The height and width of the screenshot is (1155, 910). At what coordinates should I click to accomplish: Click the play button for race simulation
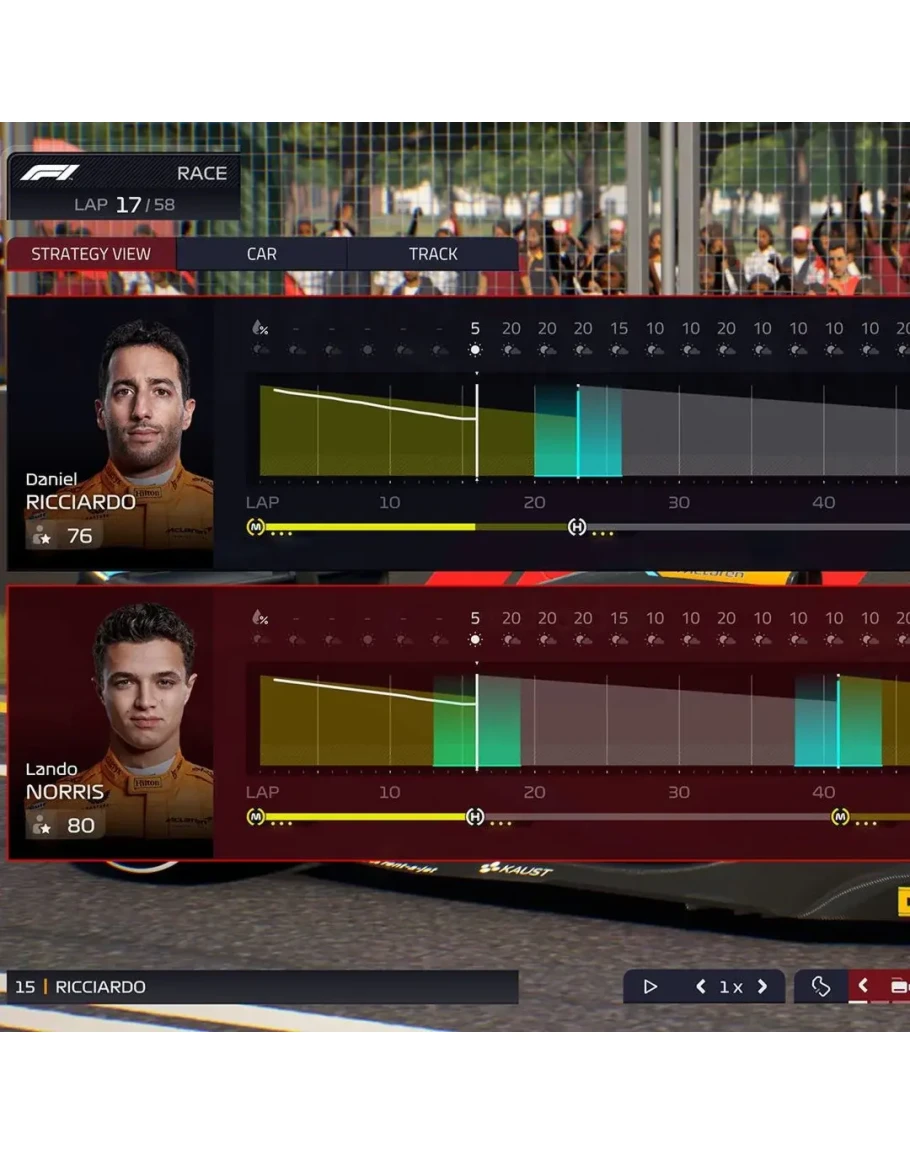coord(650,987)
